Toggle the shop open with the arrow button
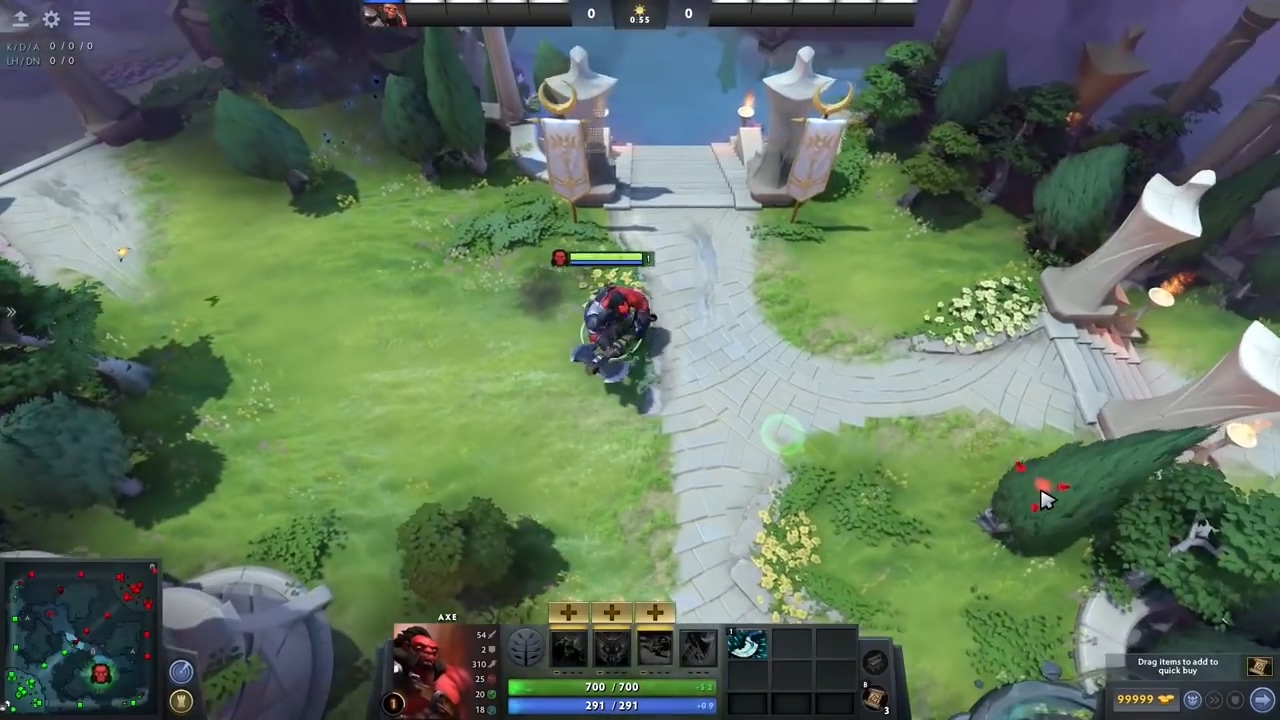Viewport: 1280px width, 720px height. 1262,700
